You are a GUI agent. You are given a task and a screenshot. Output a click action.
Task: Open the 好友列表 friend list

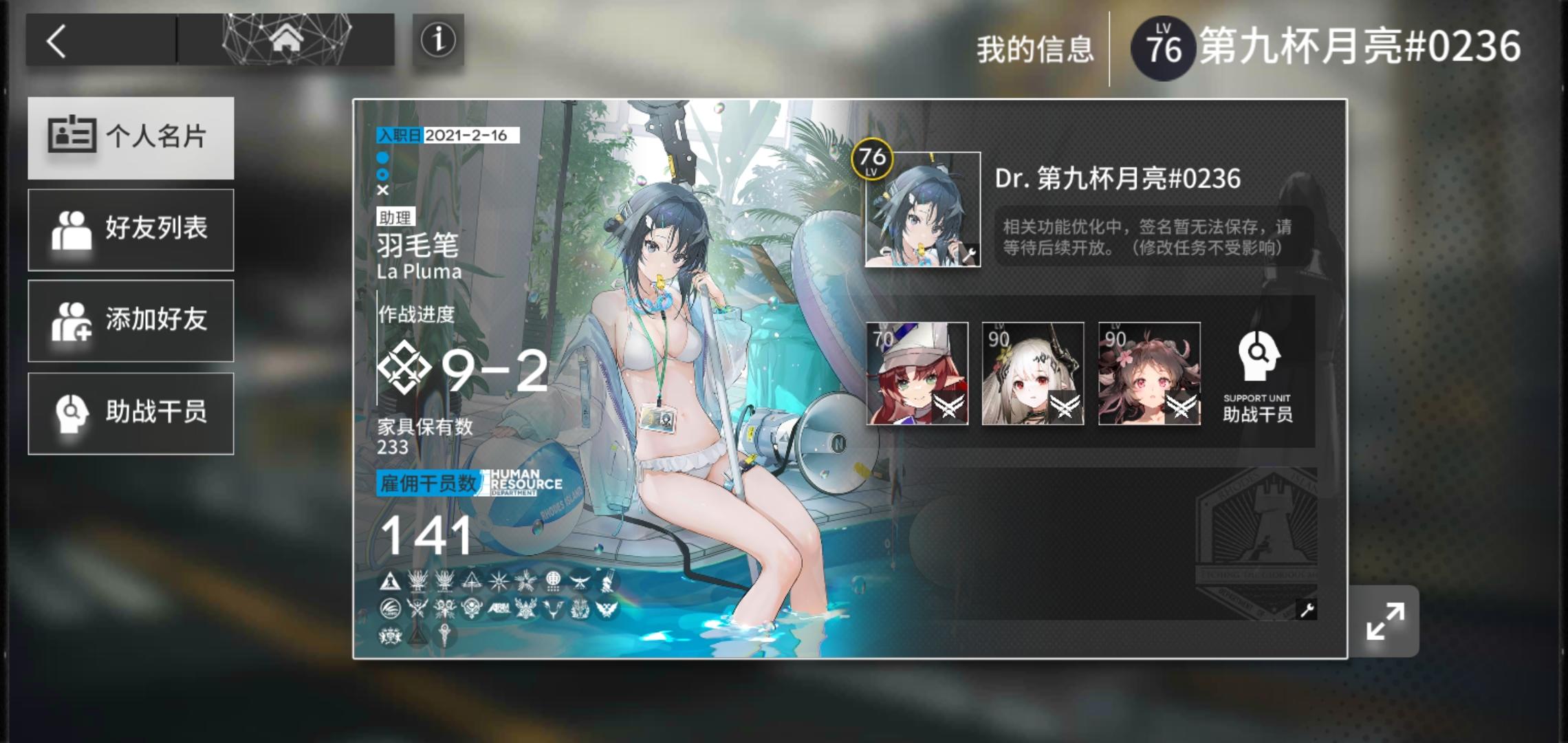pos(131,229)
